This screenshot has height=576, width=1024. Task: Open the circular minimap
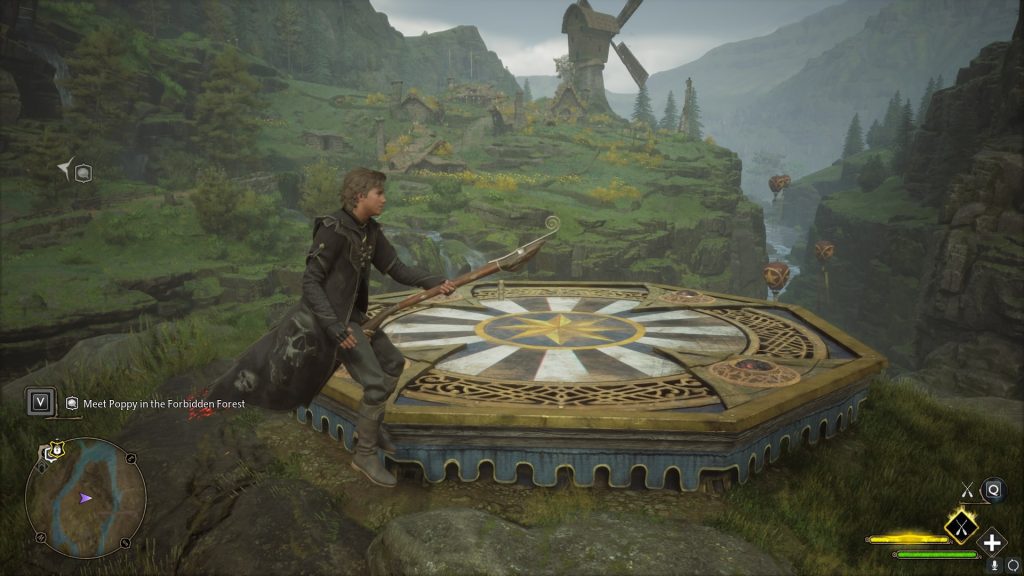click(x=85, y=498)
